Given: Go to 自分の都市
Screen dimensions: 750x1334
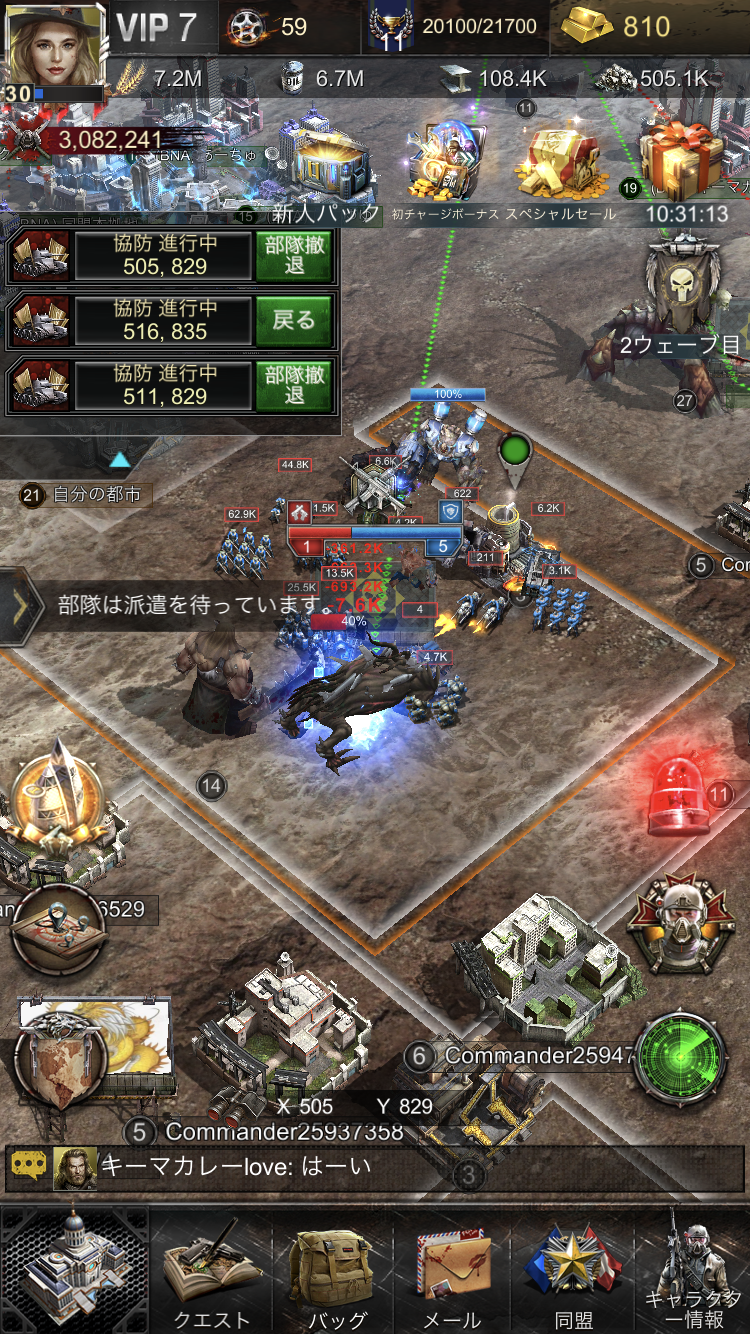Looking at the screenshot, I should point(83,494).
